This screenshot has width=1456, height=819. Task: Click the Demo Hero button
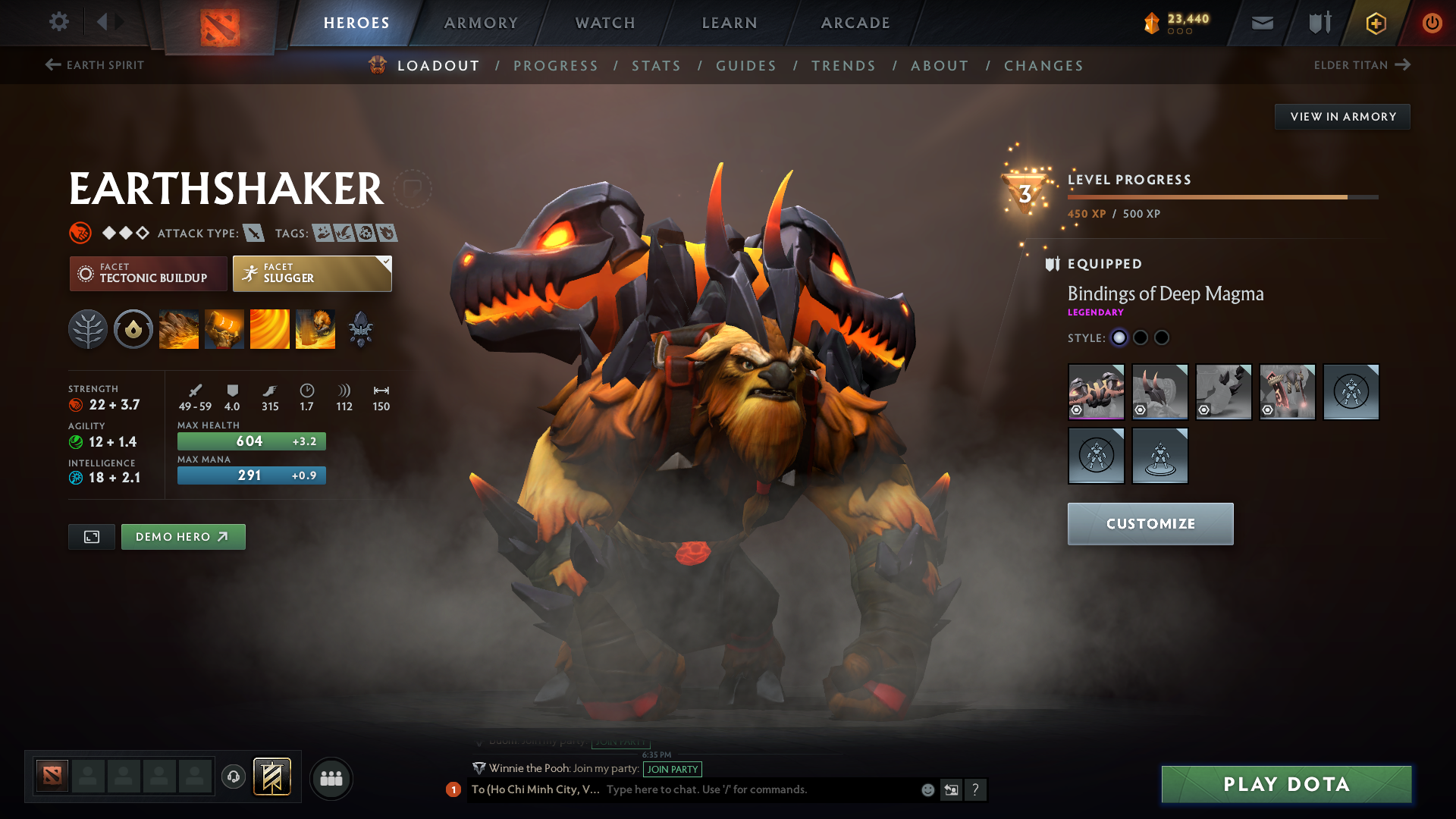(x=183, y=536)
